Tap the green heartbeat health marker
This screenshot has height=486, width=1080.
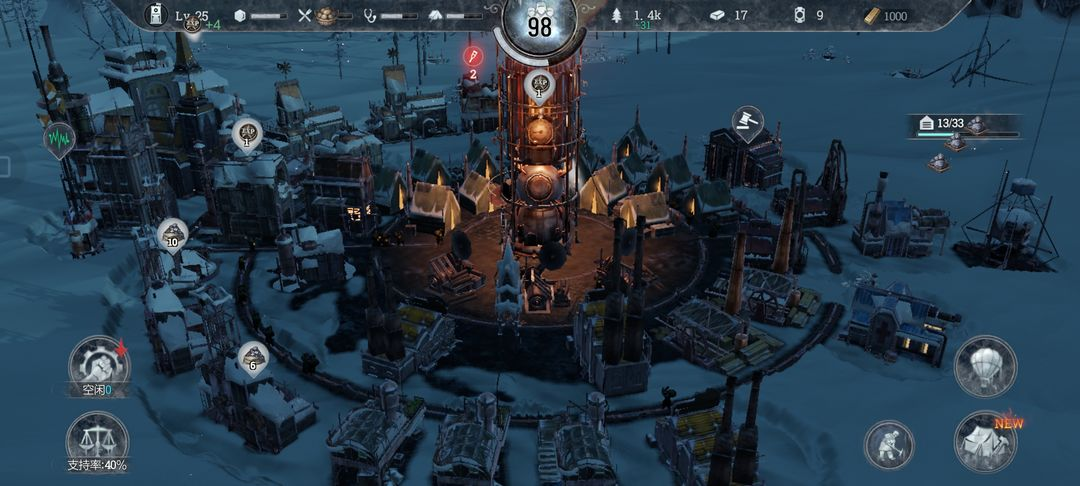click(58, 138)
